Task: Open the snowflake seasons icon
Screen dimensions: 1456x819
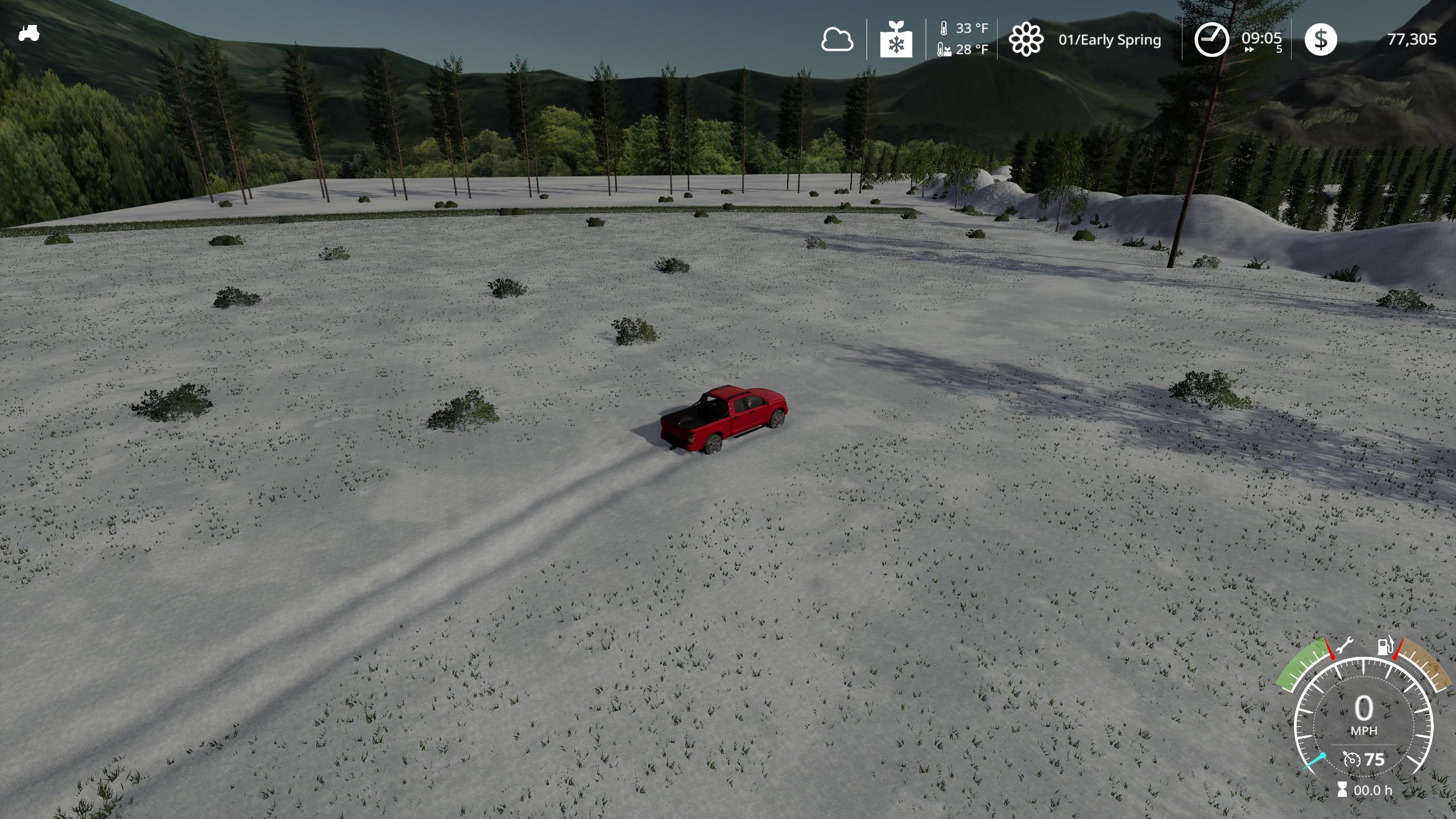Action: (x=896, y=40)
